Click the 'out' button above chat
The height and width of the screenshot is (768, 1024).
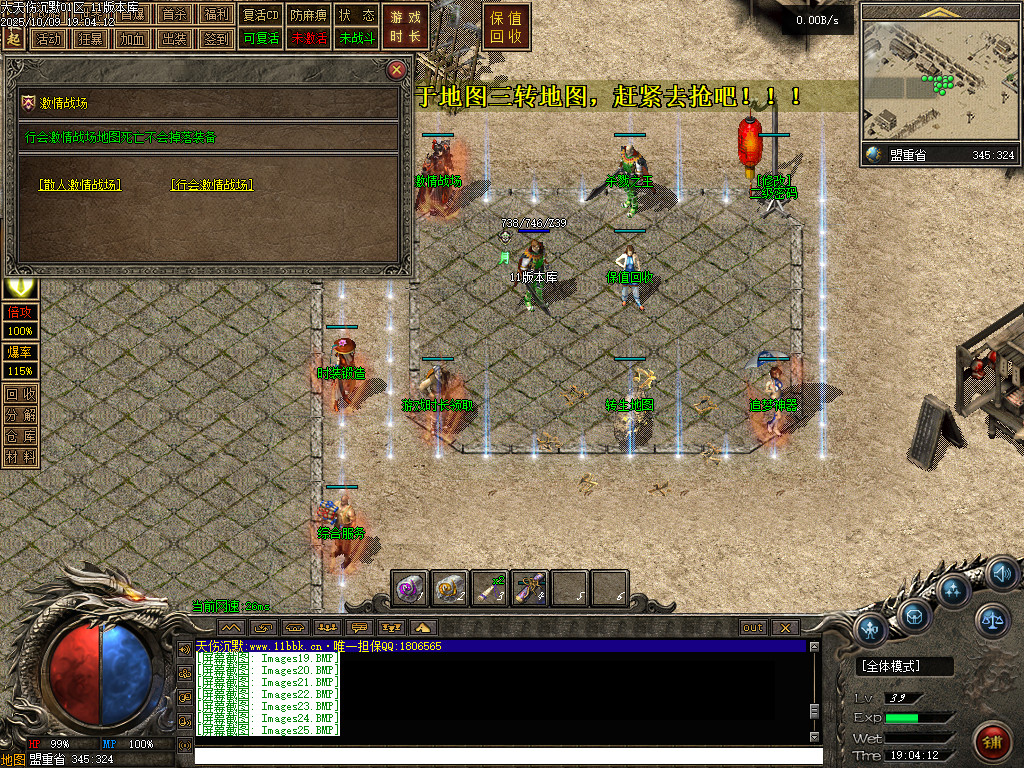(753, 628)
